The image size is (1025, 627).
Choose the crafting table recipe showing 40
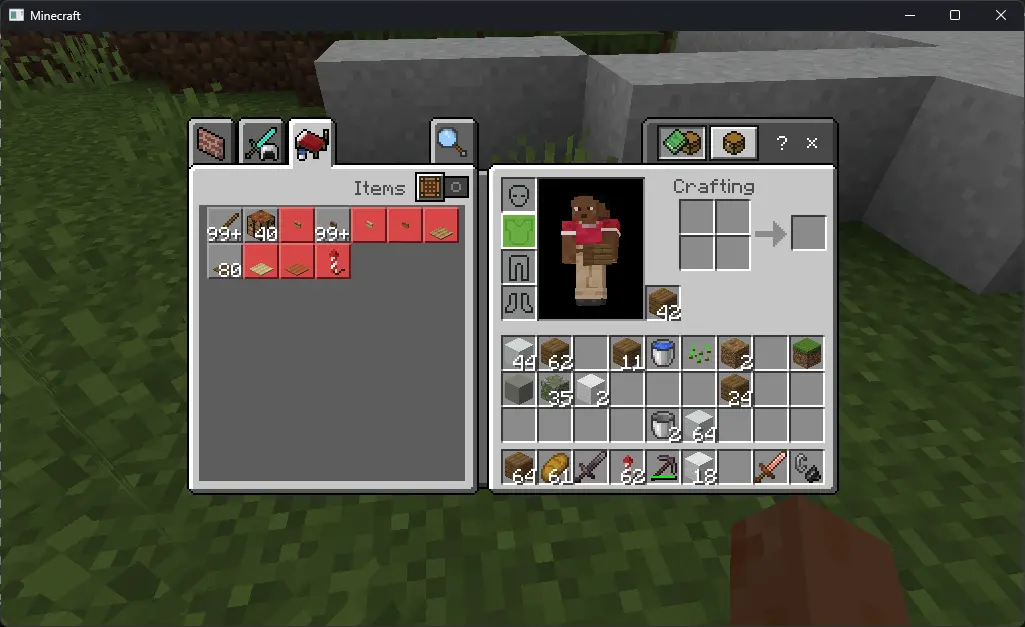coord(261,225)
